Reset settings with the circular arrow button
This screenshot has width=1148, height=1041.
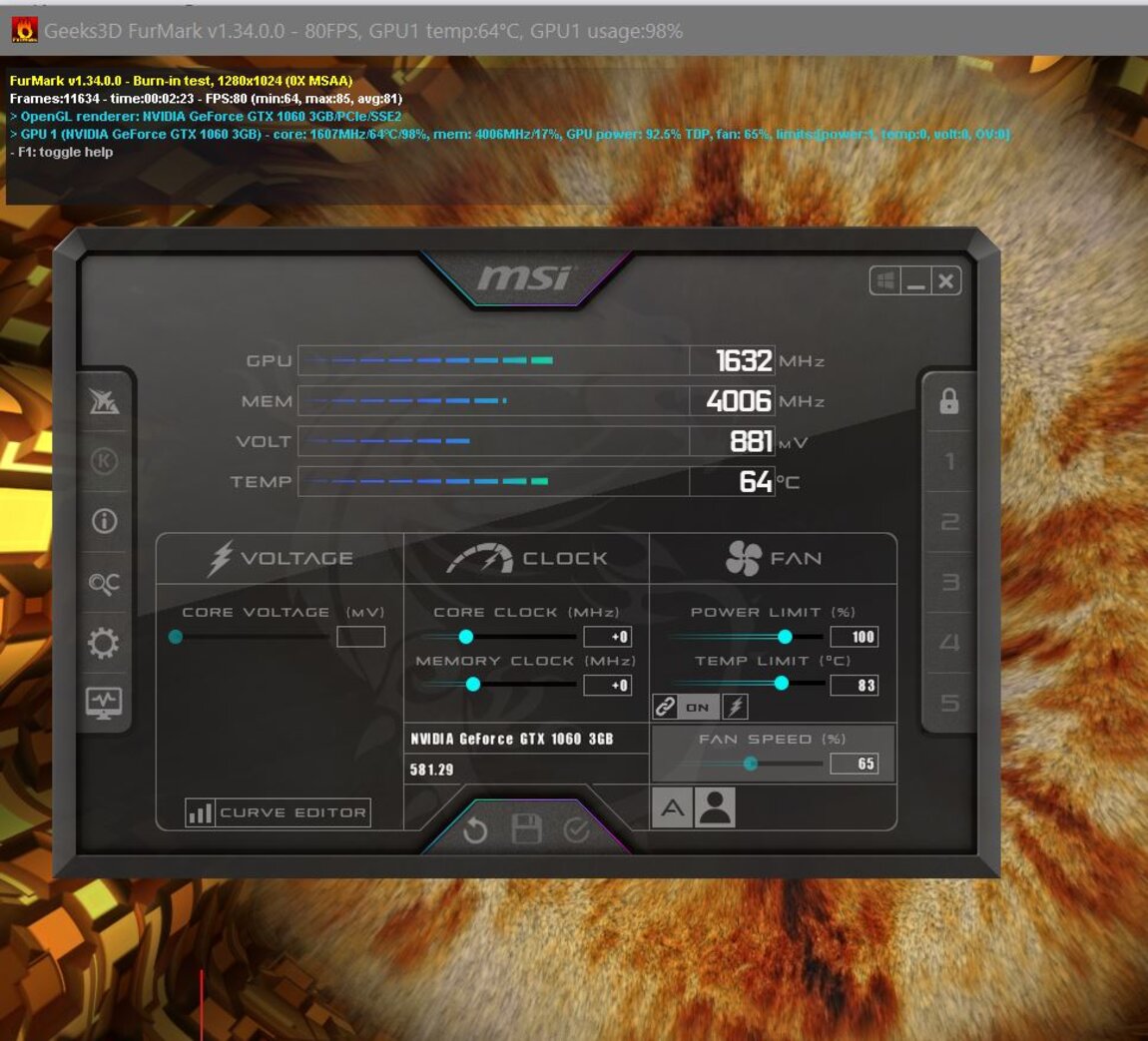pos(476,830)
